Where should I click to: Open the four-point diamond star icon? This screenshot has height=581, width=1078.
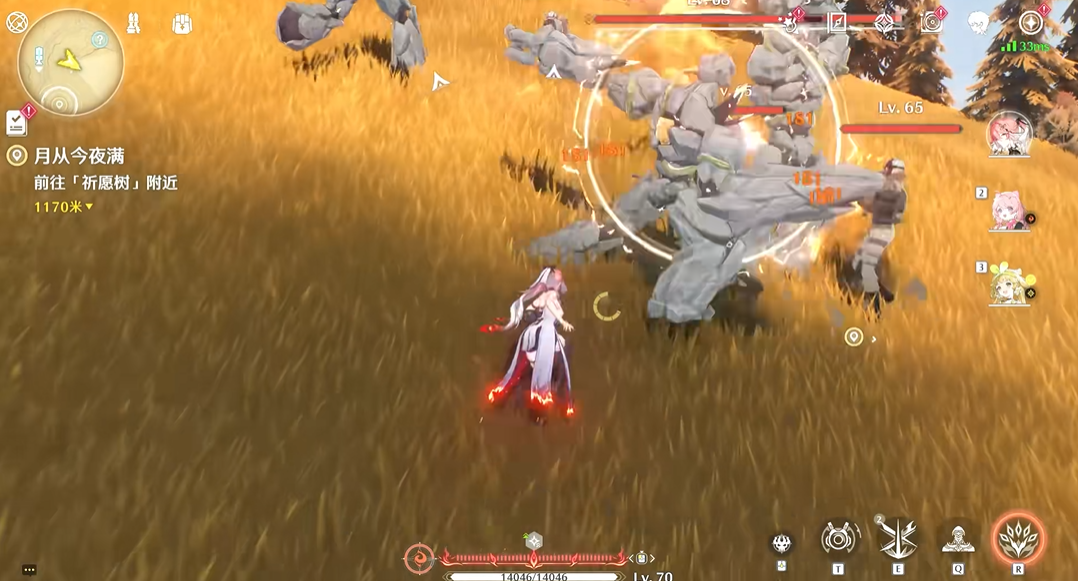pos(885,23)
